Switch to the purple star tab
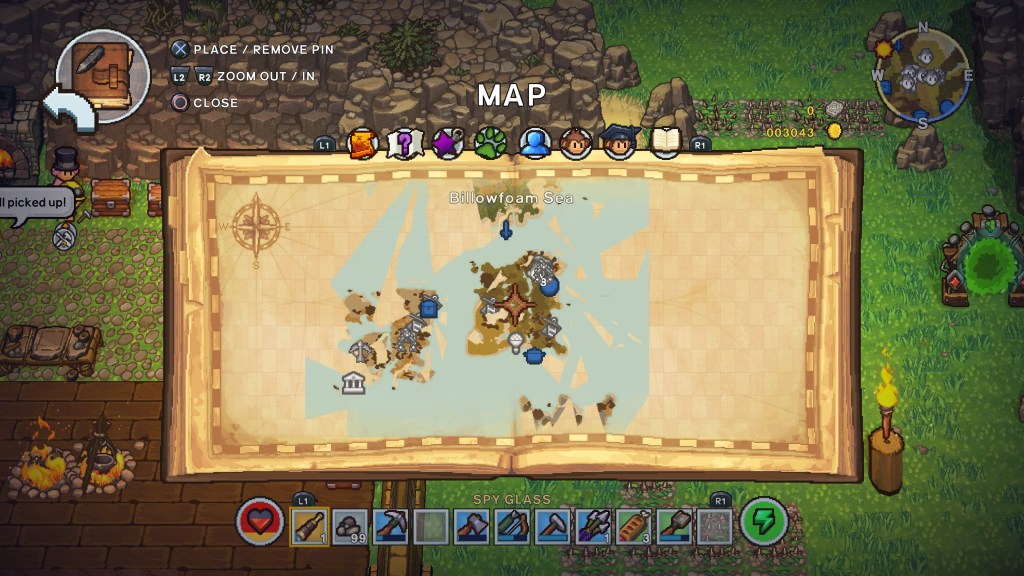The image size is (1024, 576). pos(446,144)
